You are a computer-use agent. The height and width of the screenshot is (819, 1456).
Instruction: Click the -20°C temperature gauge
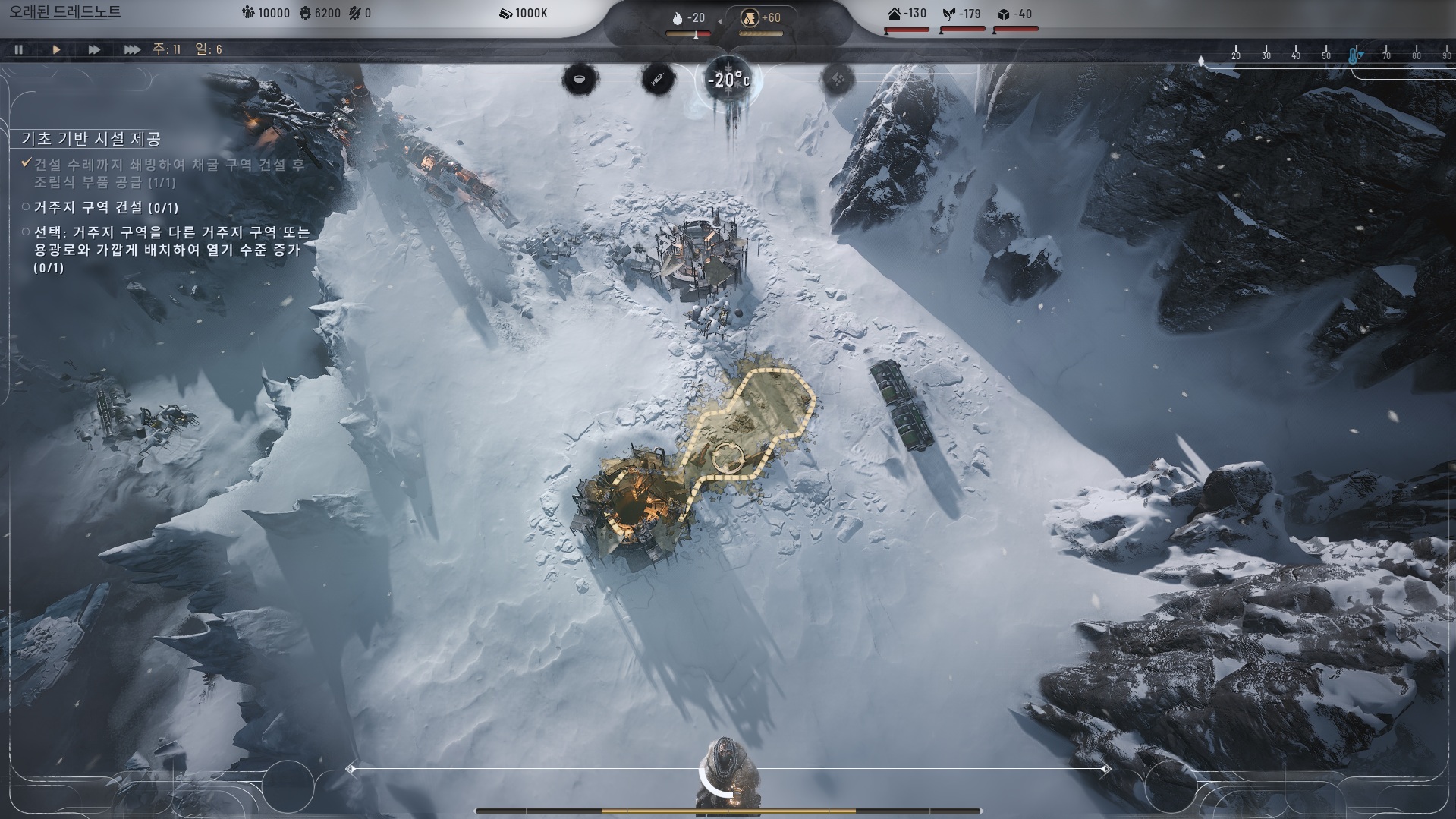pyautogui.click(x=728, y=80)
